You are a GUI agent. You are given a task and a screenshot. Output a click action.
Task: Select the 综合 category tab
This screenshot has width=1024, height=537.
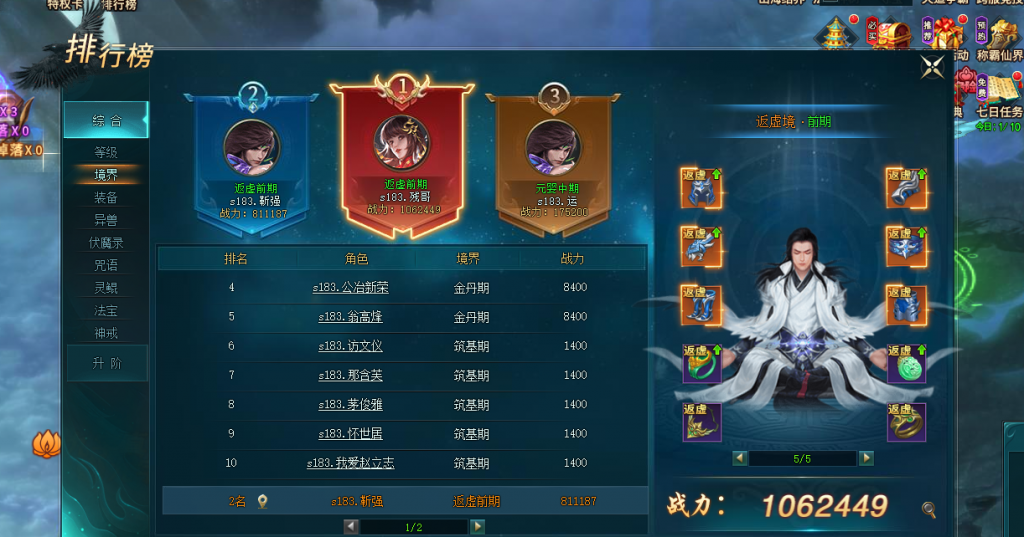(106, 121)
